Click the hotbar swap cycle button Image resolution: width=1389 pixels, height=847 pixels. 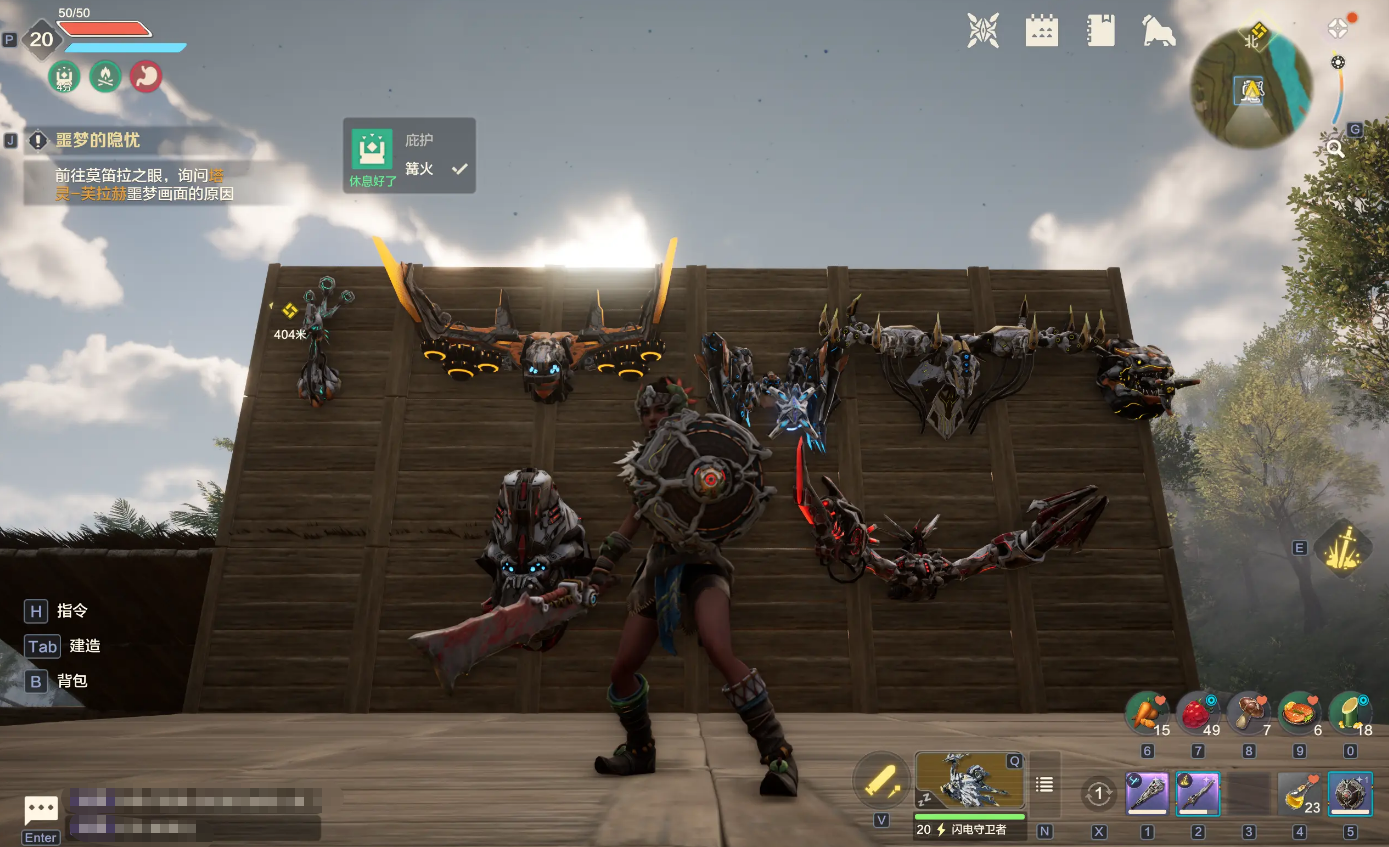point(1099,794)
